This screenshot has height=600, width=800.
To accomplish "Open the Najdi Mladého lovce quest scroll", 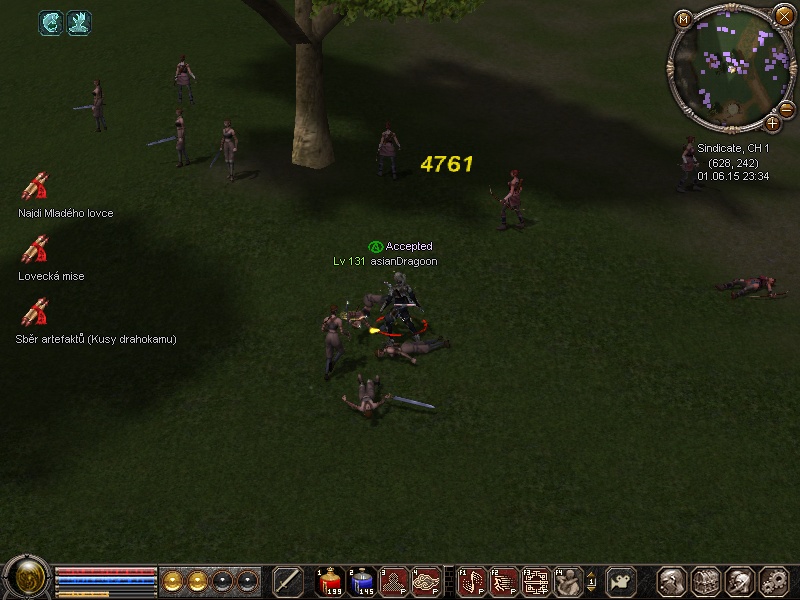I will pos(35,188).
